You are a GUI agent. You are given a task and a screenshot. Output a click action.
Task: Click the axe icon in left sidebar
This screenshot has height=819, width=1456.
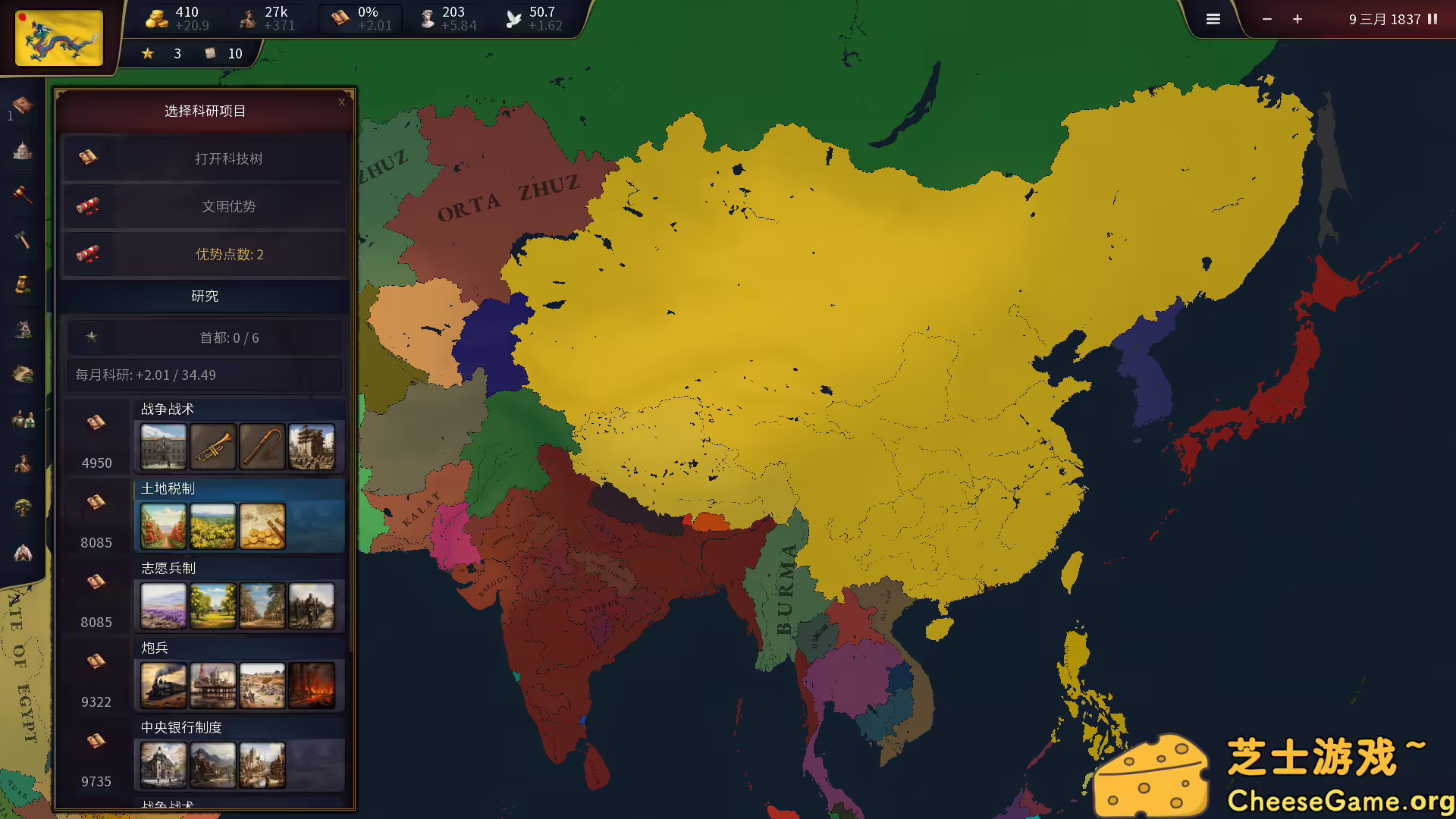[x=22, y=240]
